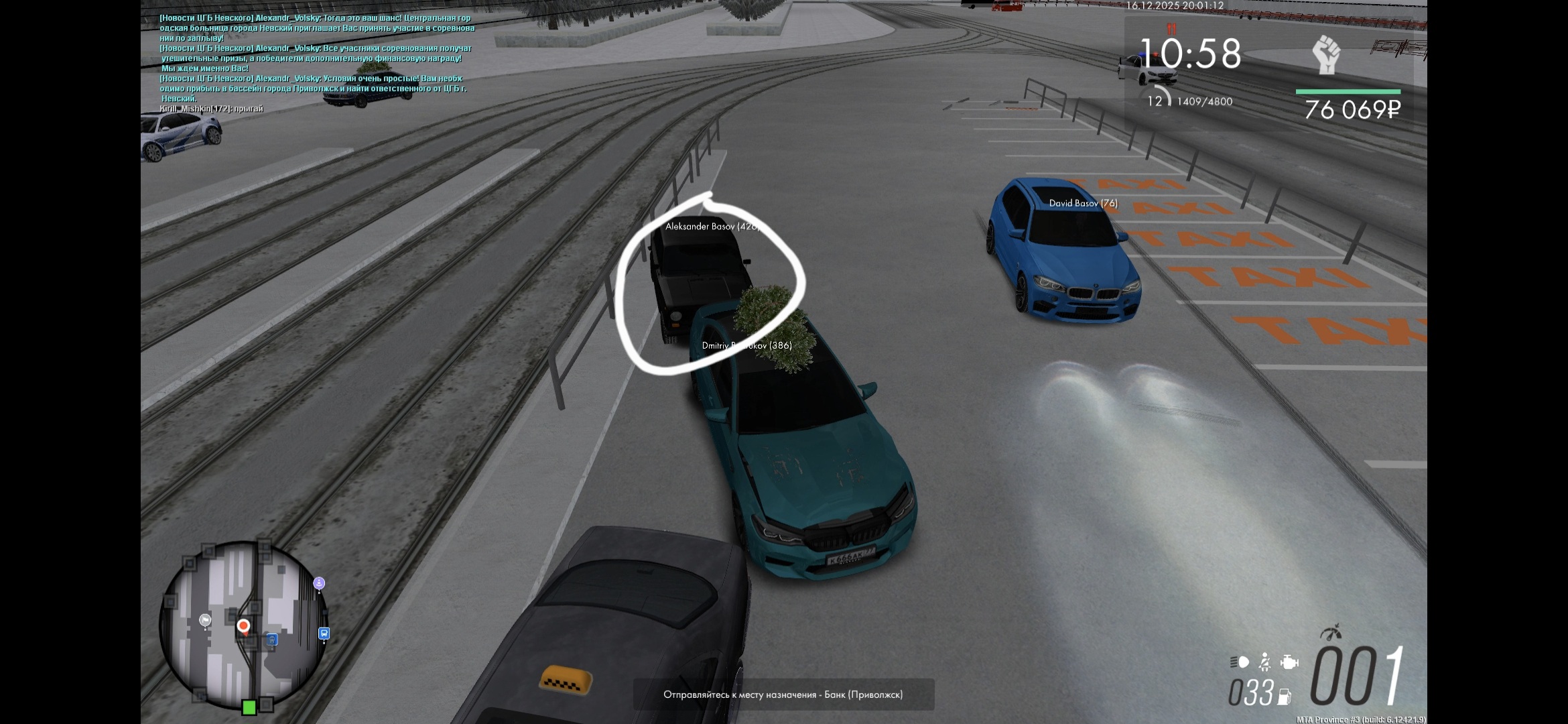Toggle the headlights indicator icon
The height and width of the screenshot is (724, 1568).
pyautogui.click(x=1240, y=662)
